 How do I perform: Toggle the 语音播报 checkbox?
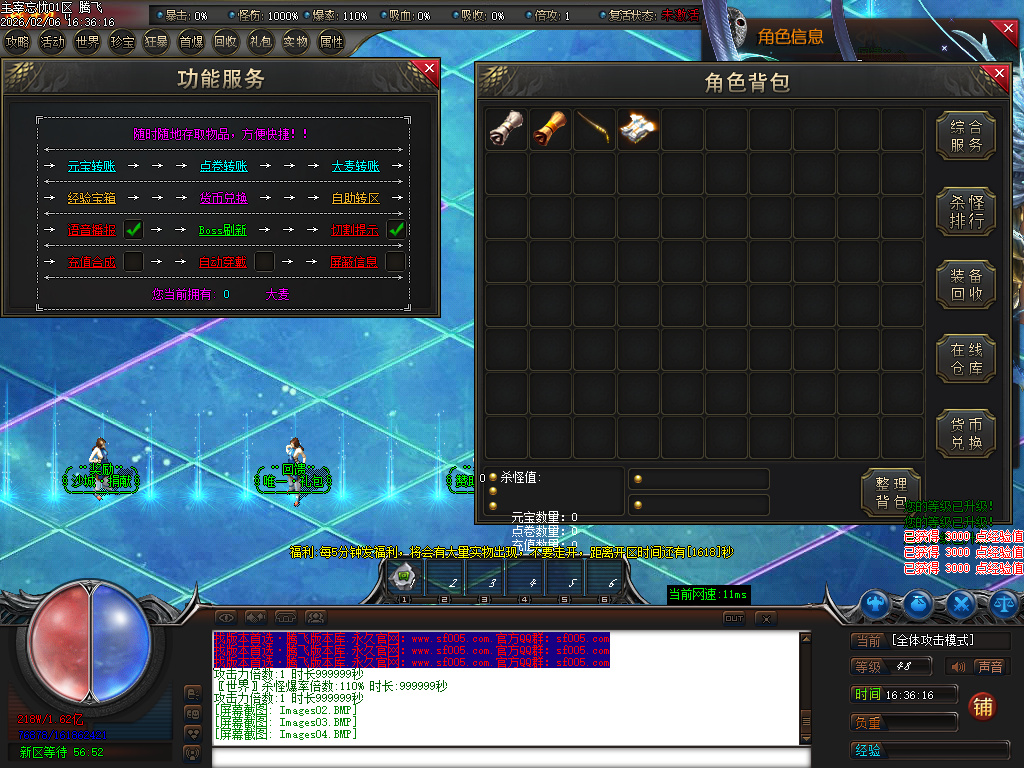(x=133, y=229)
